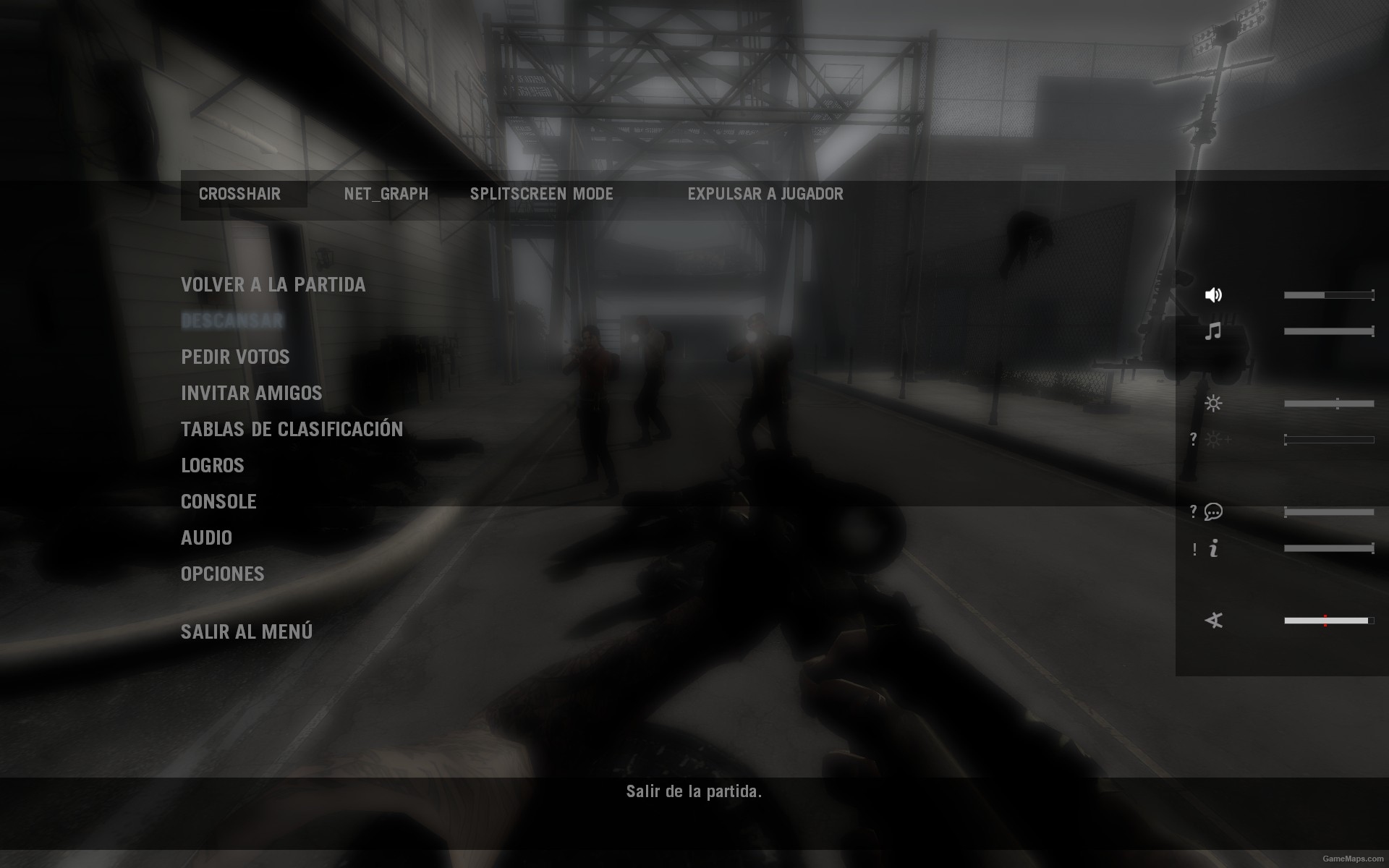Image resolution: width=1389 pixels, height=868 pixels.
Task: Enable NET_GRAPH display
Action: click(x=386, y=194)
